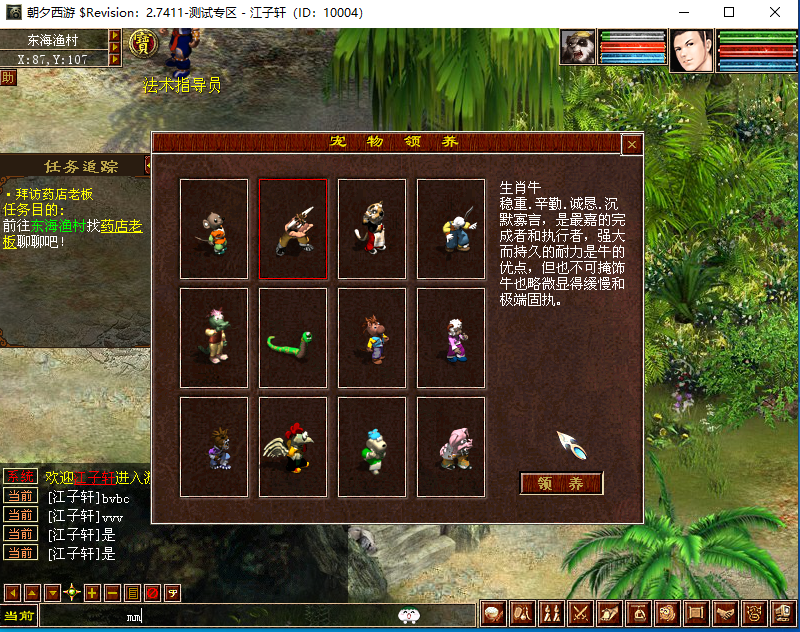Viewport: 800px width, 632px height.
Task: Open the computer system settings icon
Action: point(785,613)
